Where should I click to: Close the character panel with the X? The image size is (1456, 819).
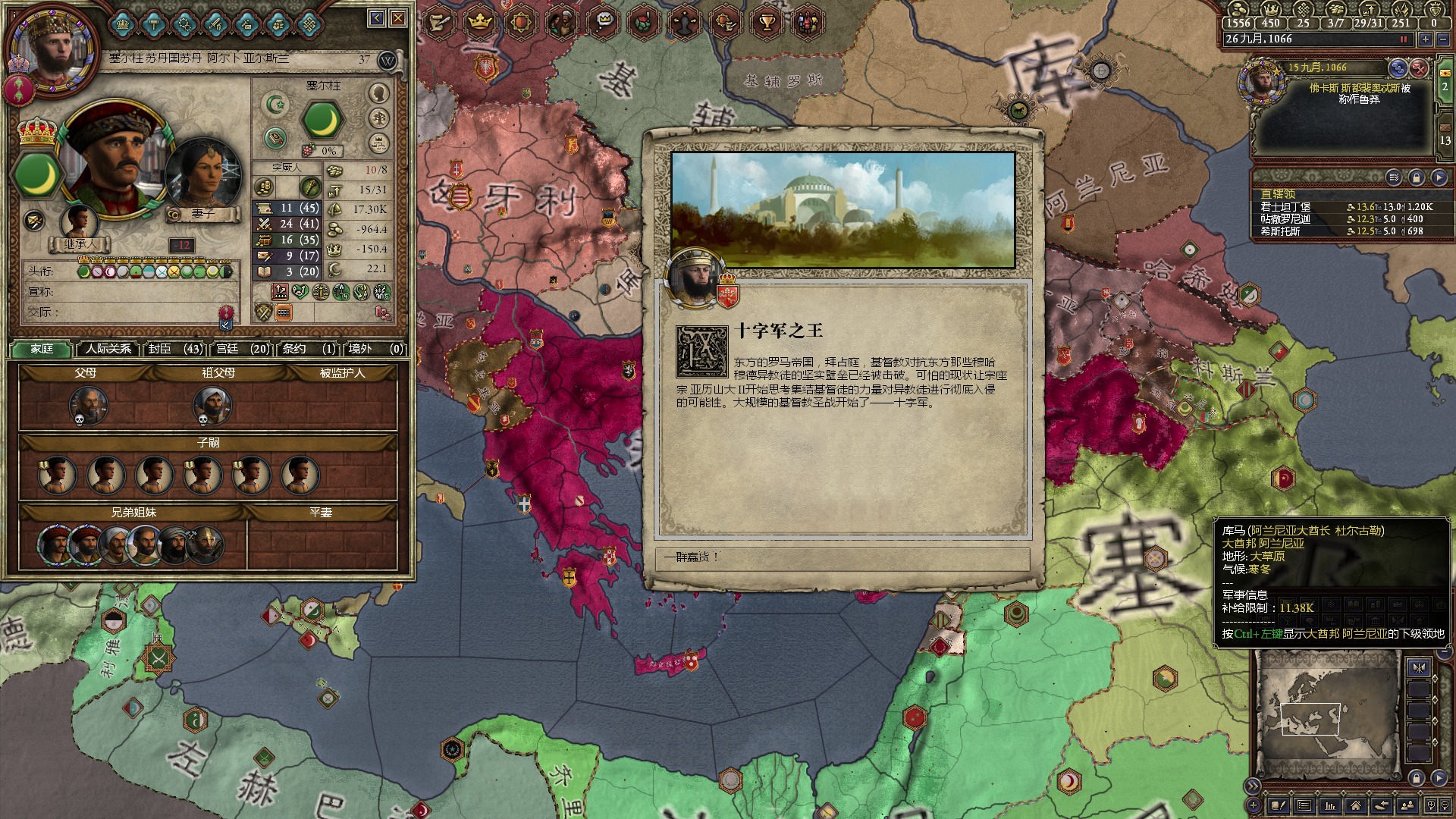click(398, 18)
